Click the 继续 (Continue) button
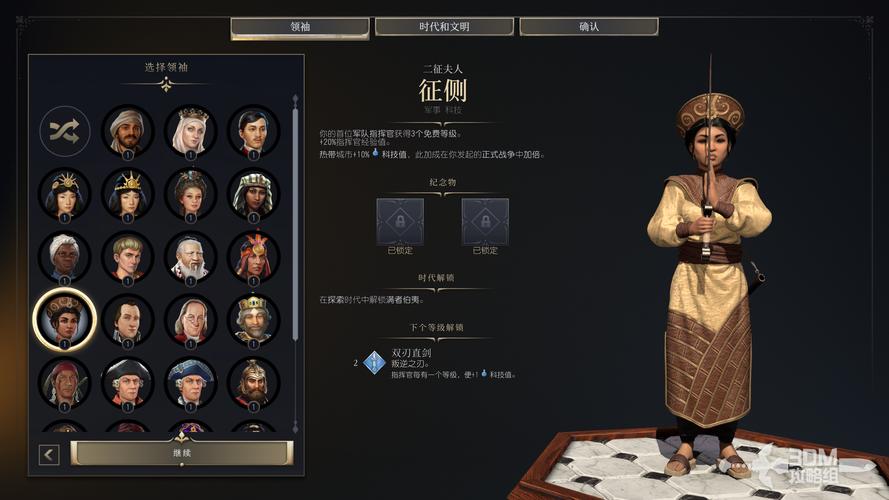 tap(181, 453)
